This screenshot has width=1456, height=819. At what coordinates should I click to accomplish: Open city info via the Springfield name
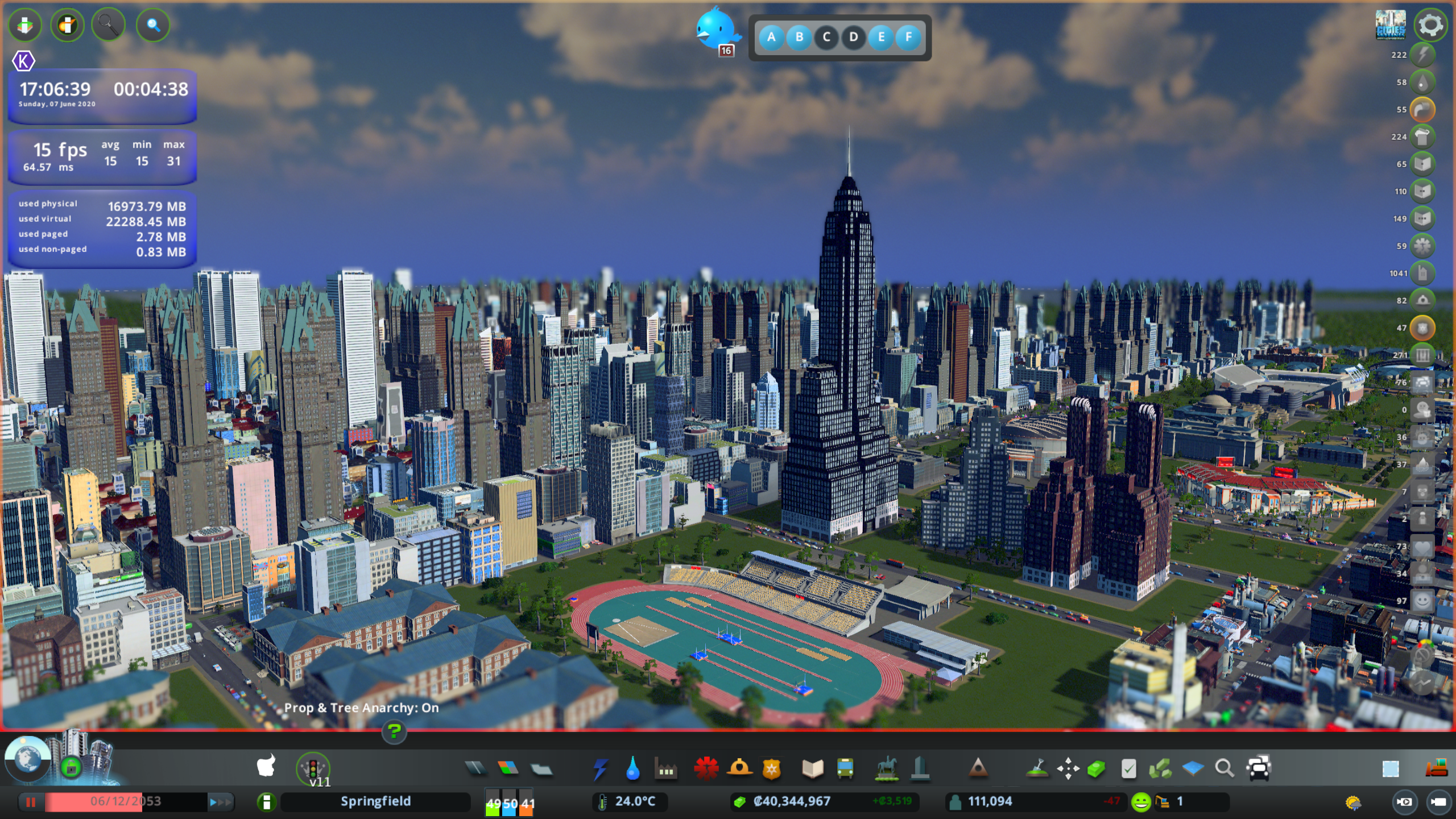[x=375, y=801]
